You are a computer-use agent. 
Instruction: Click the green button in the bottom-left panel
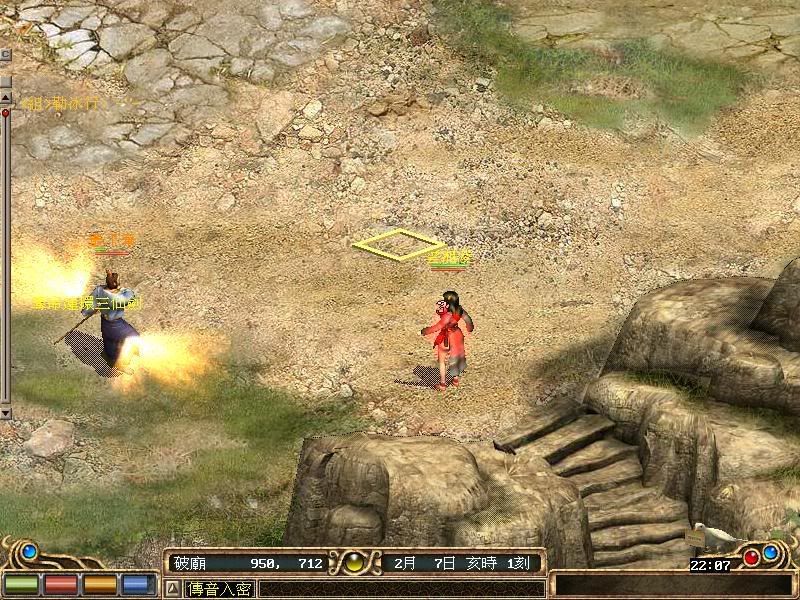(x=20, y=584)
